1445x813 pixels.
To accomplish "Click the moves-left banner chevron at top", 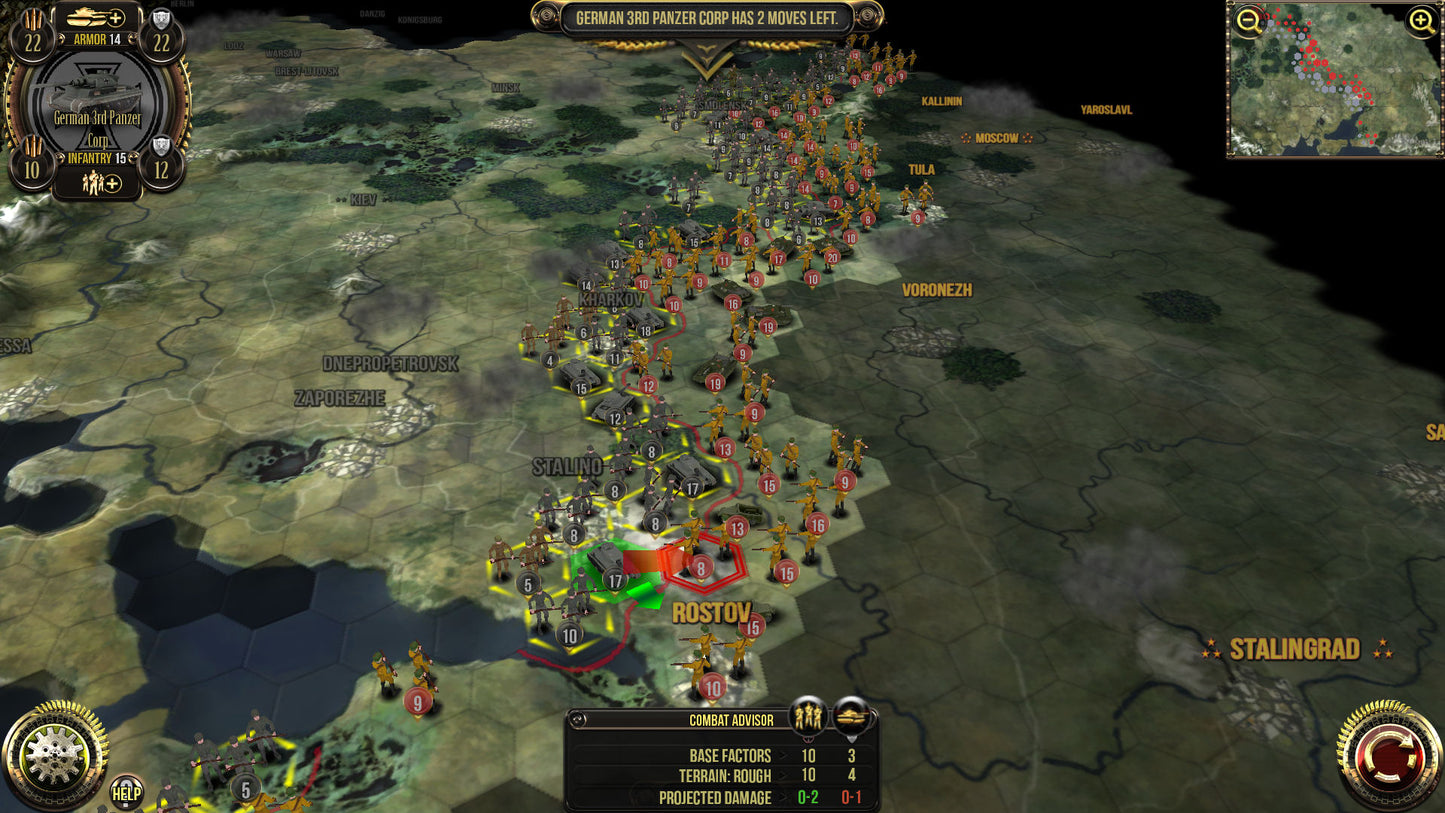I will 707,62.
